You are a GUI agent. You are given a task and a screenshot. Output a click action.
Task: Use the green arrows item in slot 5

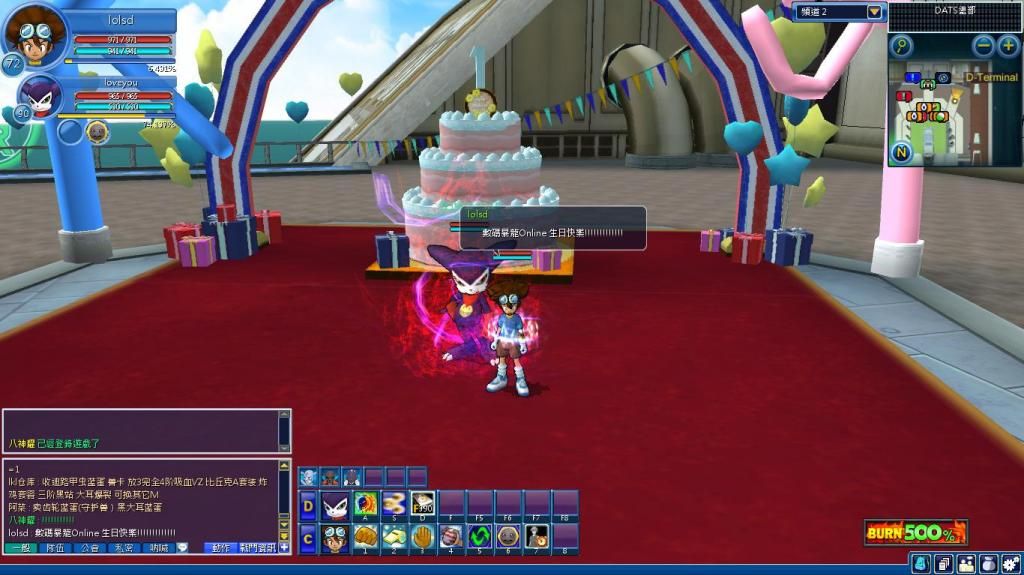[480, 537]
